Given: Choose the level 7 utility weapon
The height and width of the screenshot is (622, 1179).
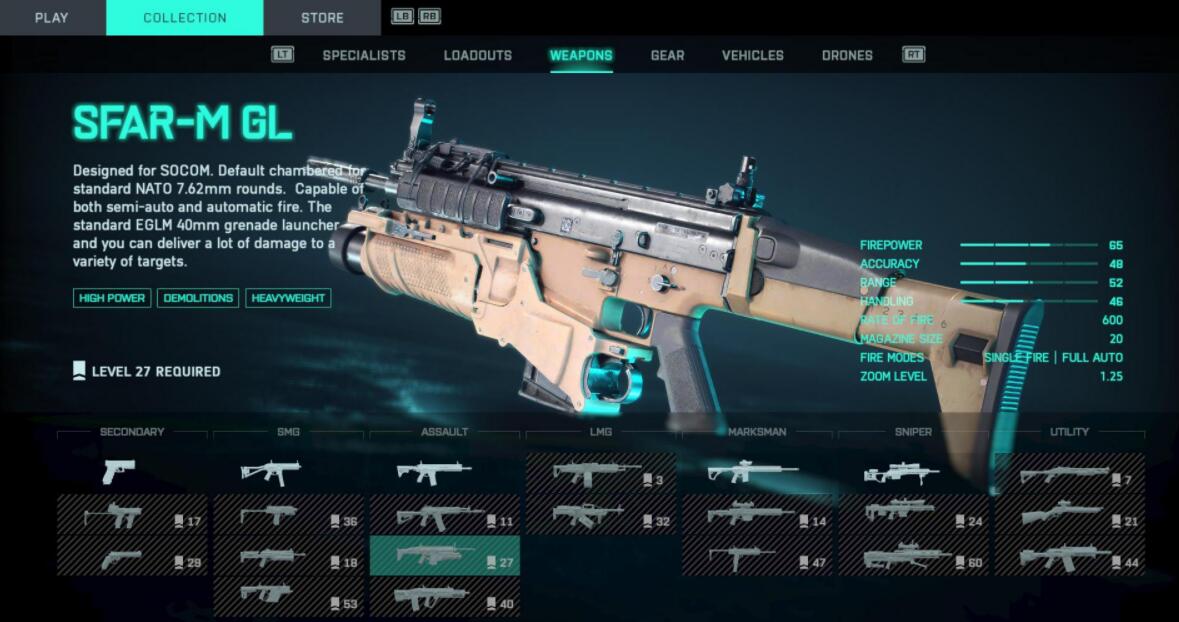Looking at the screenshot, I should [x=1068, y=473].
